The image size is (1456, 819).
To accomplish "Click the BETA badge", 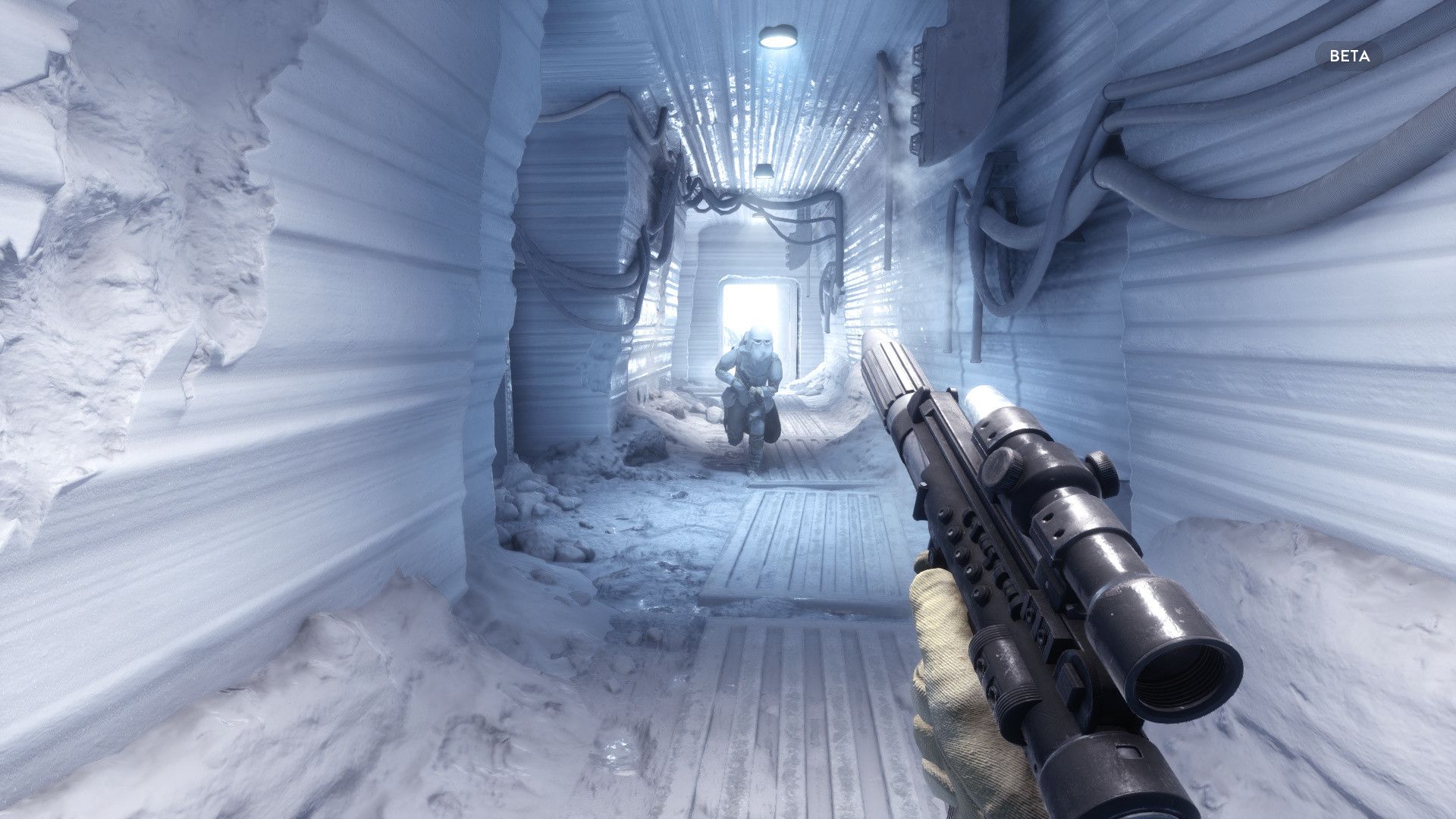I will click(1349, 56).
